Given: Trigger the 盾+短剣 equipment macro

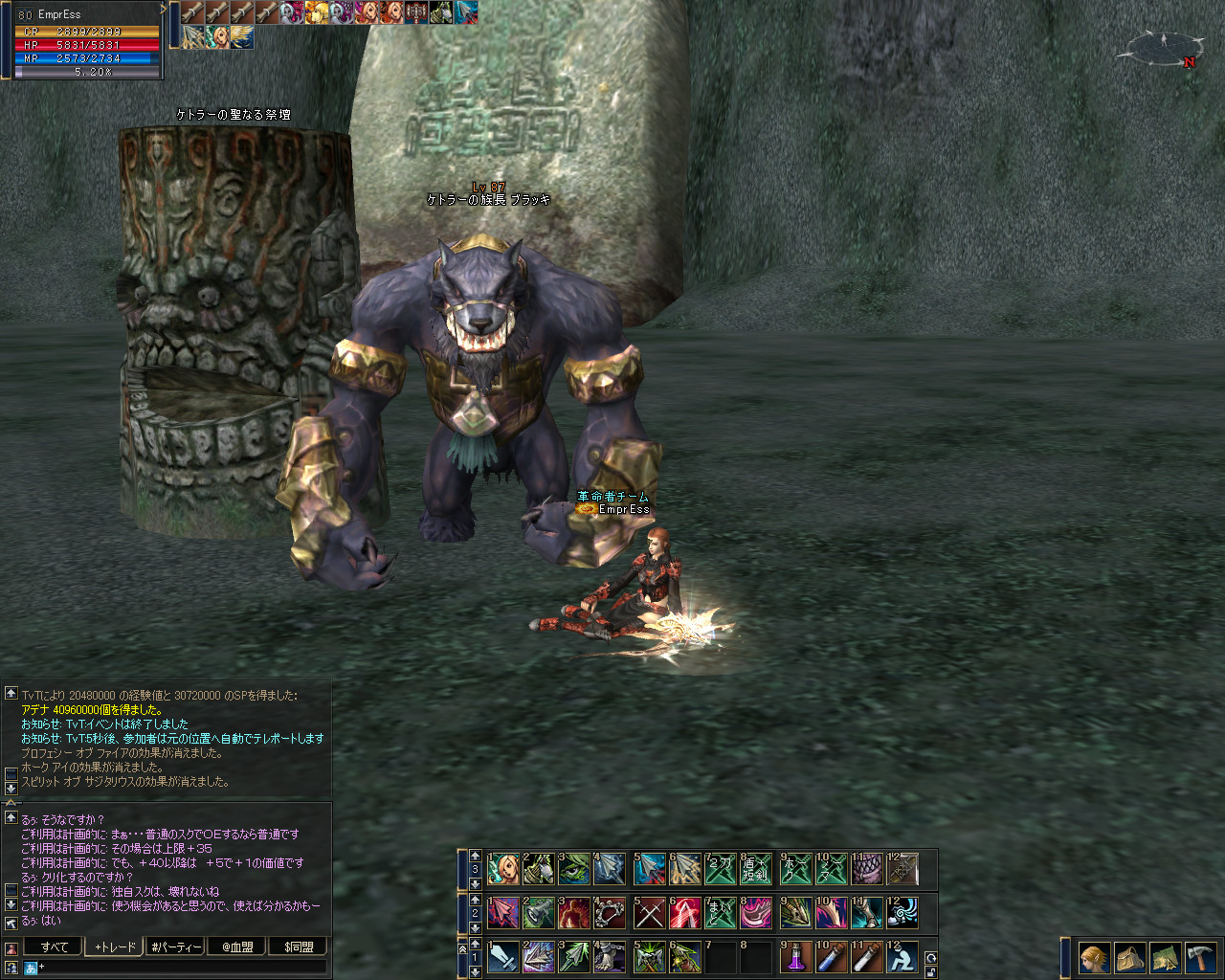Looking at the screenshot, I should tap(756, 869).
